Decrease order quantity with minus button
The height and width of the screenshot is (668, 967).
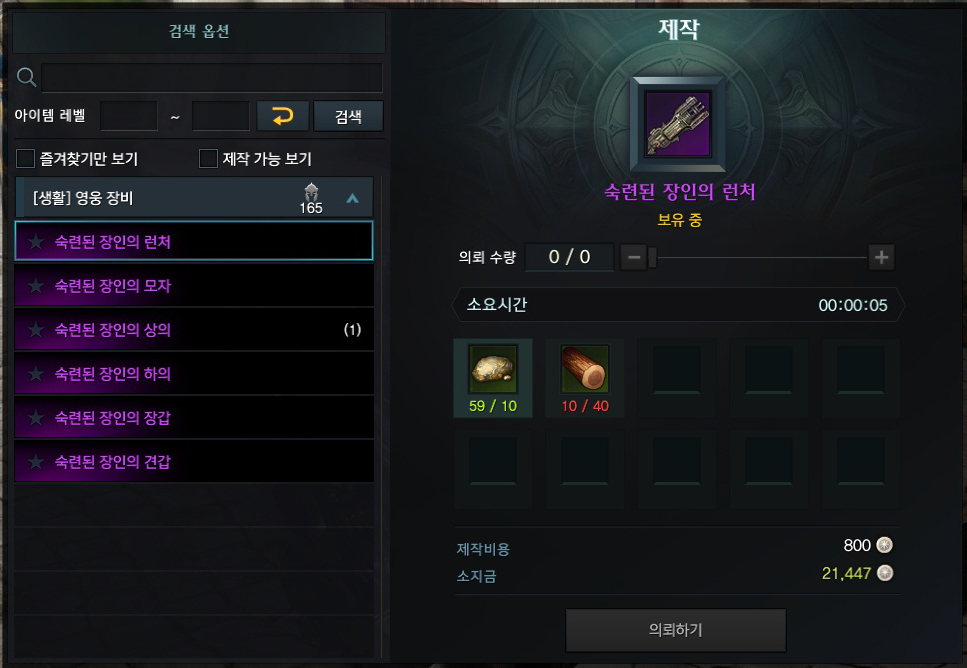pyautogui.click(x=634, y=257)
